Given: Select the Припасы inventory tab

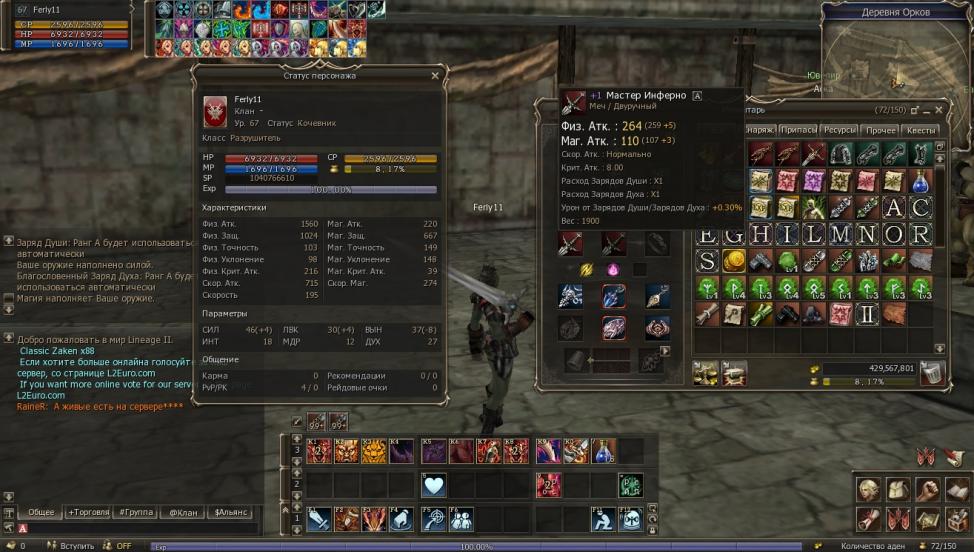Looking at the screenshot, I should pos(798,130).
